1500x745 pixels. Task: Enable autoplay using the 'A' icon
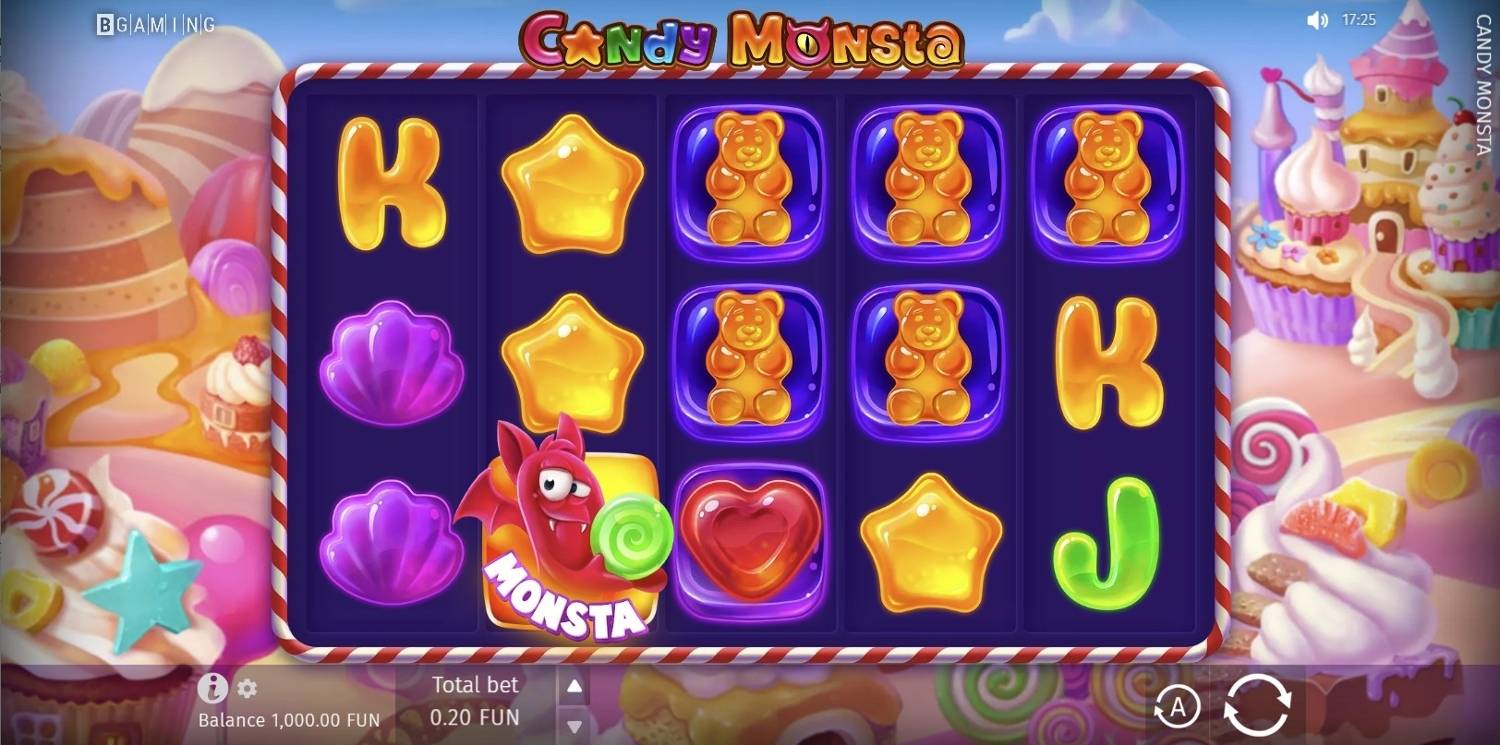click(x=1178, y=707)
